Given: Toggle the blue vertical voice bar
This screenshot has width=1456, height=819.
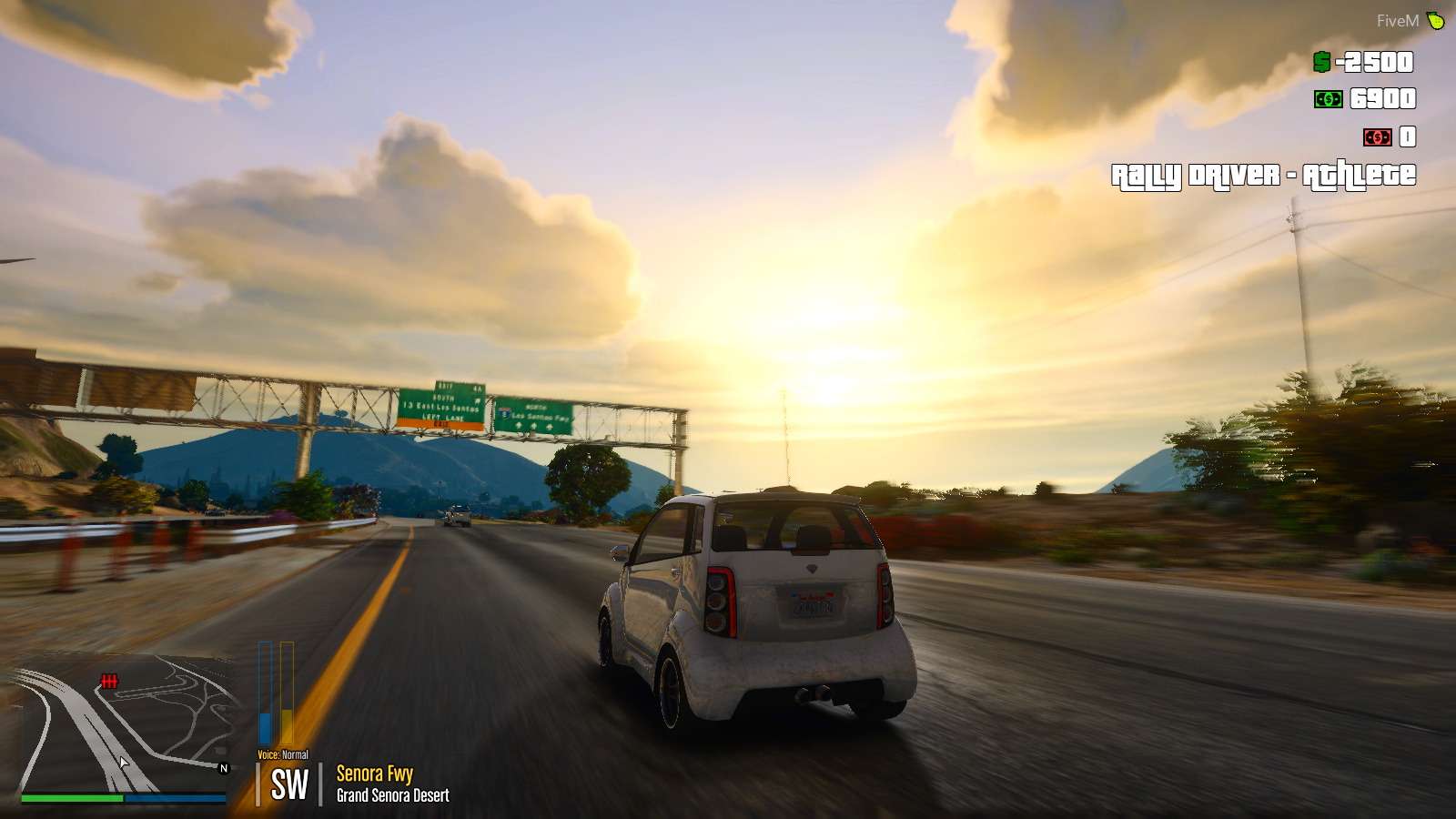Looking at the screenshot, I should 265,692.
